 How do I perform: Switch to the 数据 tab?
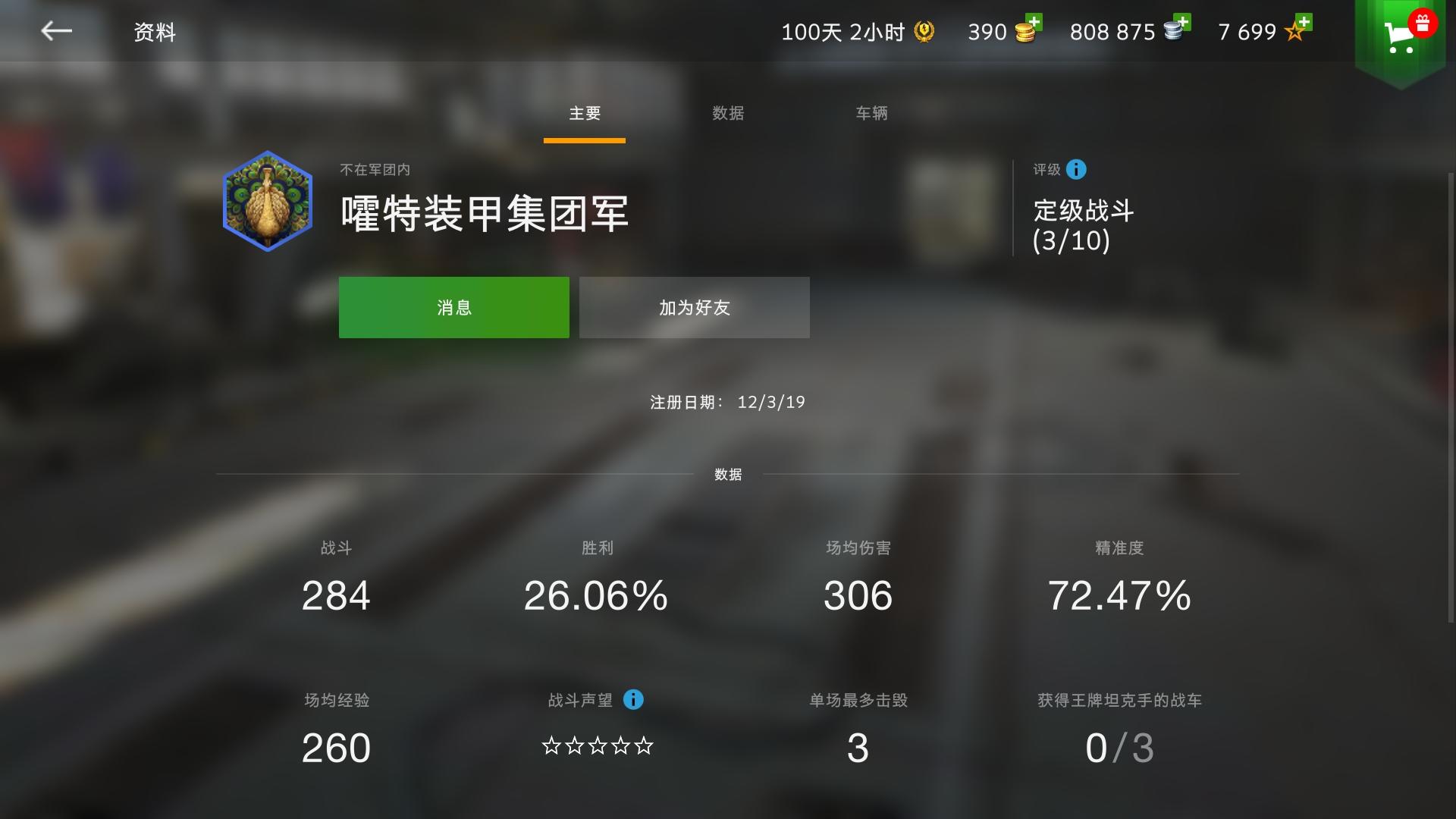coord(728,114)
